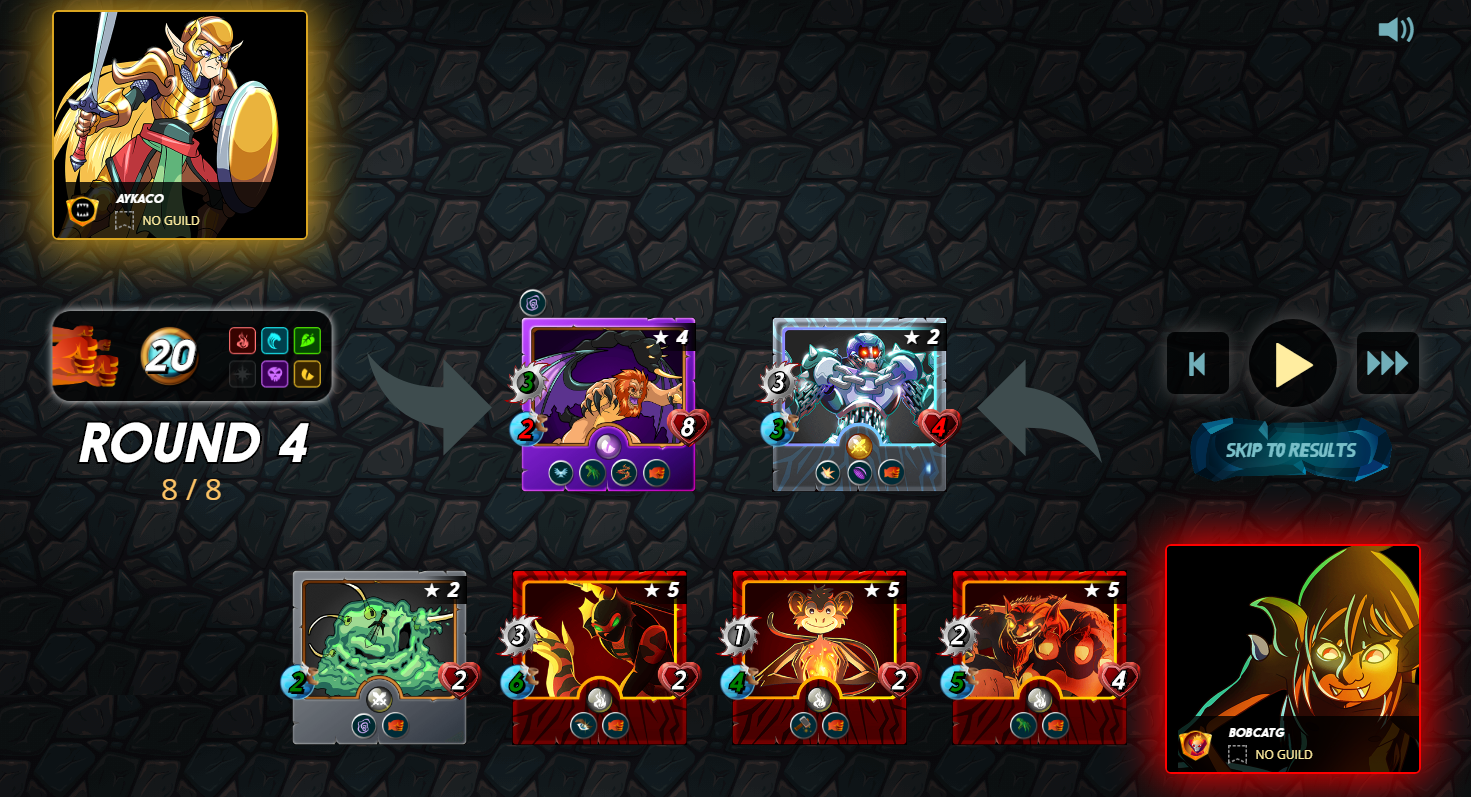The height and width of the screenshot is (797, 1471).
Task: Select the Death splinter icon
Action: pyautogui.click(x=274, y=373)
